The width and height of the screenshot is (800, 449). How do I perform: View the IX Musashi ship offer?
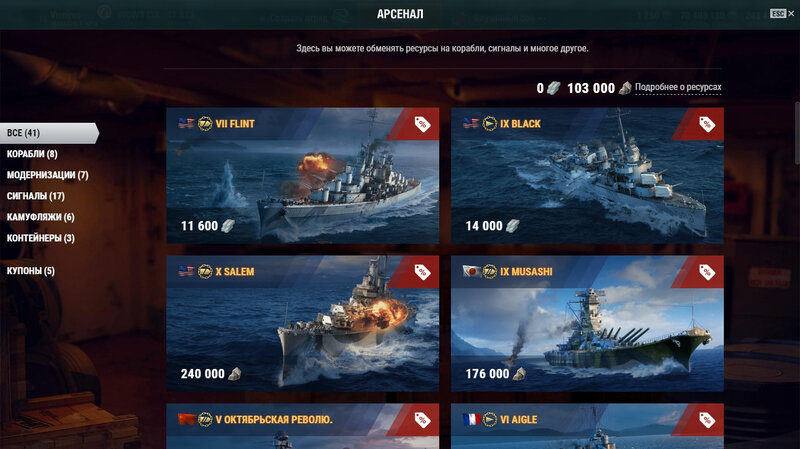coord(587,323)
